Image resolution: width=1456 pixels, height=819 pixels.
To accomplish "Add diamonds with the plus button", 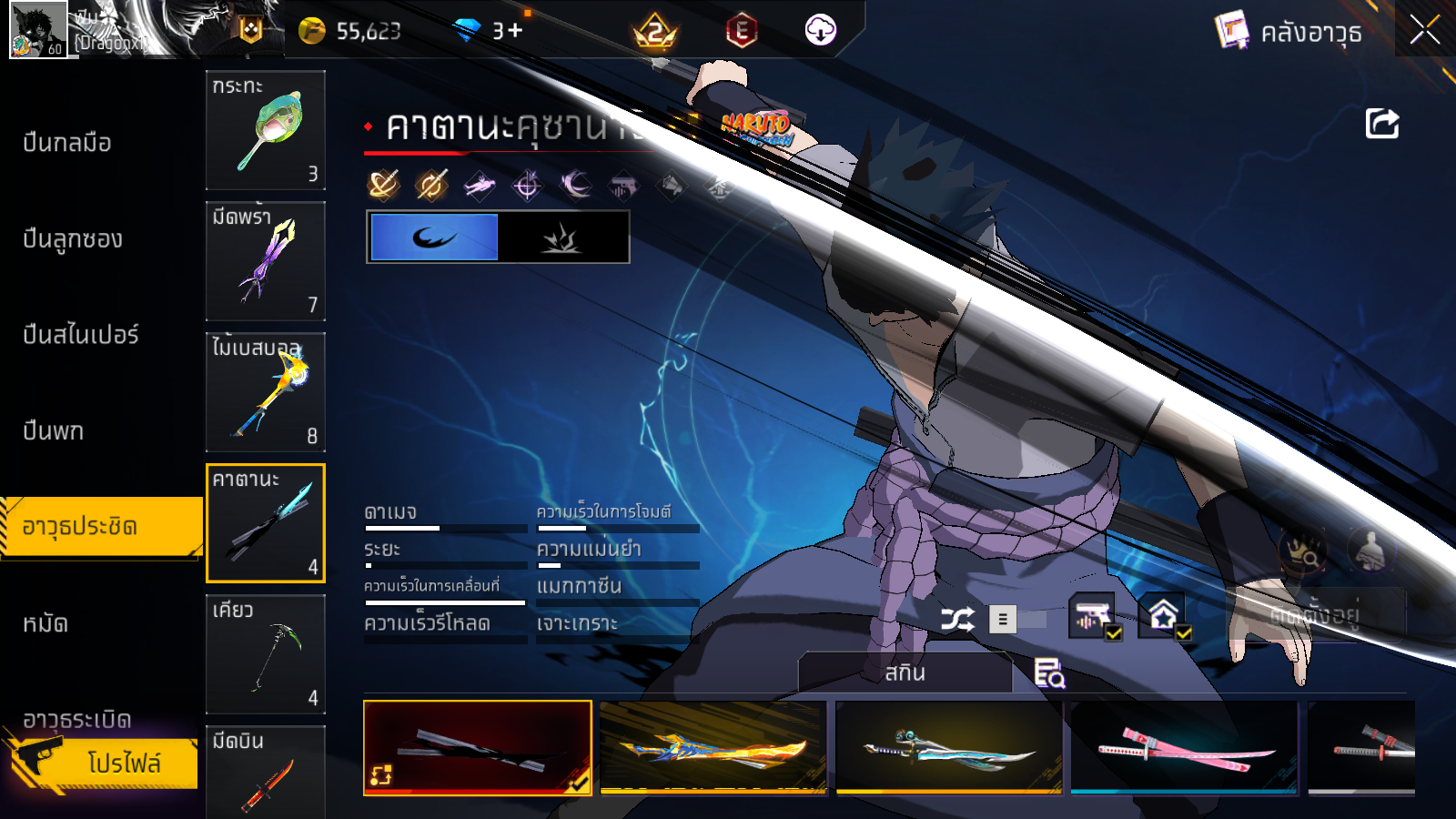I will pos(515,30).
